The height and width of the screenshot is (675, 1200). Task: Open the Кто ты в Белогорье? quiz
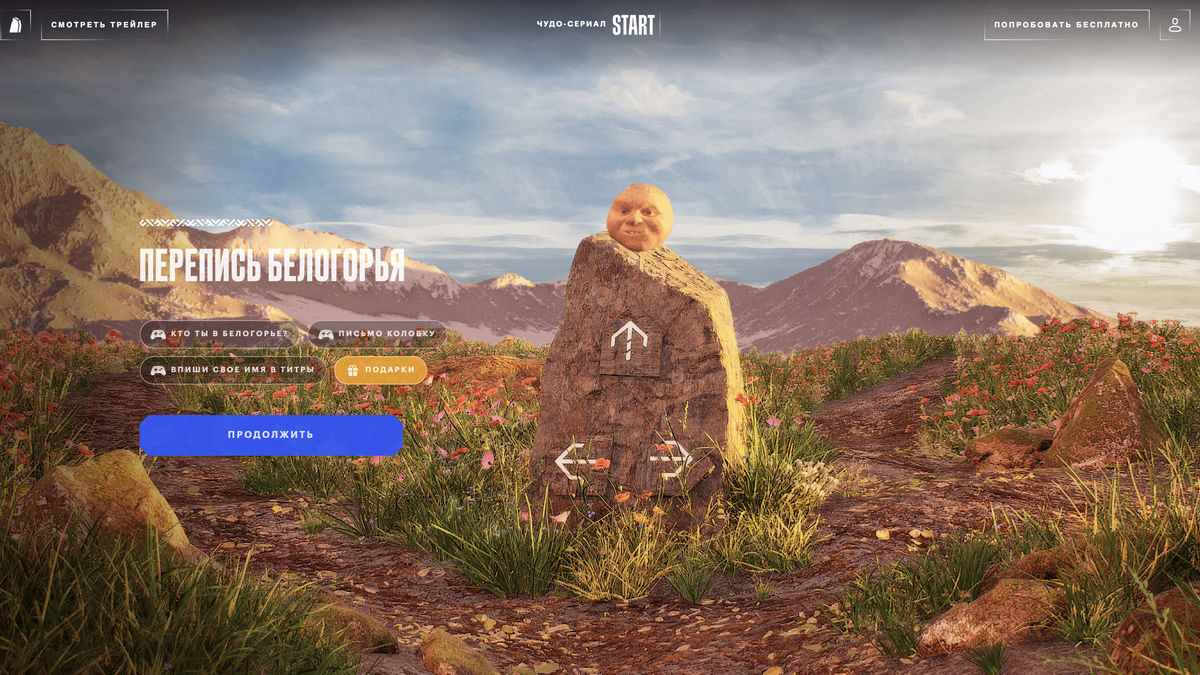click(x=219, y=334)
